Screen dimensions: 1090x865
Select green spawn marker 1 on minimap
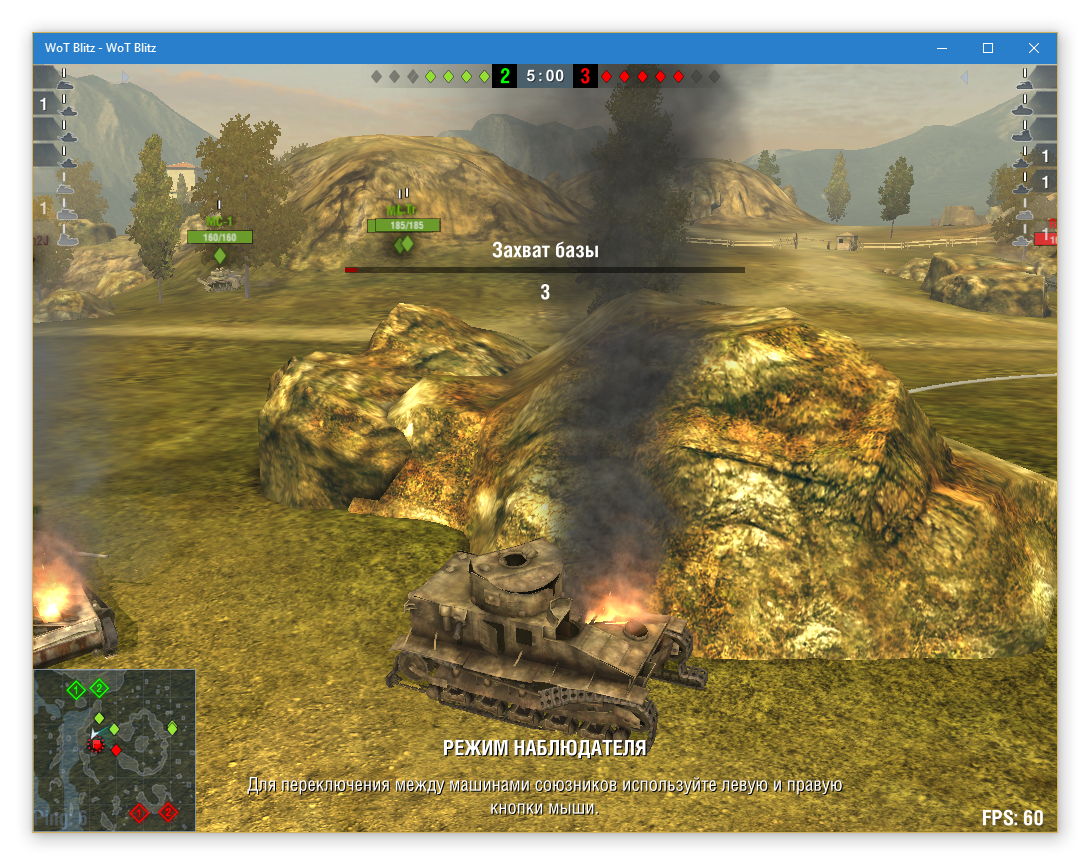tap(76, 688)
